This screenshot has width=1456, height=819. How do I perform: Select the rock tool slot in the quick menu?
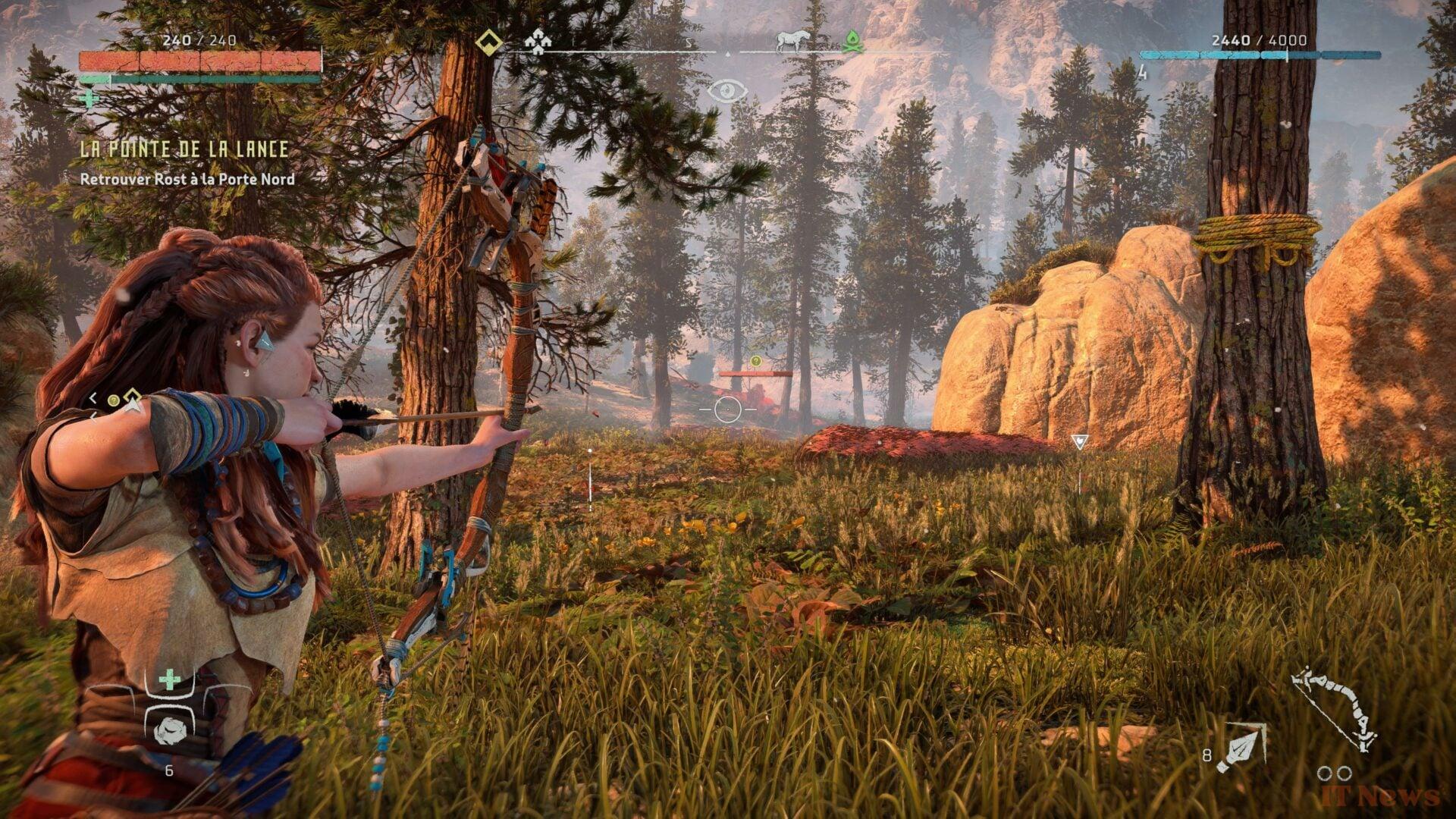tap(169, 730)
